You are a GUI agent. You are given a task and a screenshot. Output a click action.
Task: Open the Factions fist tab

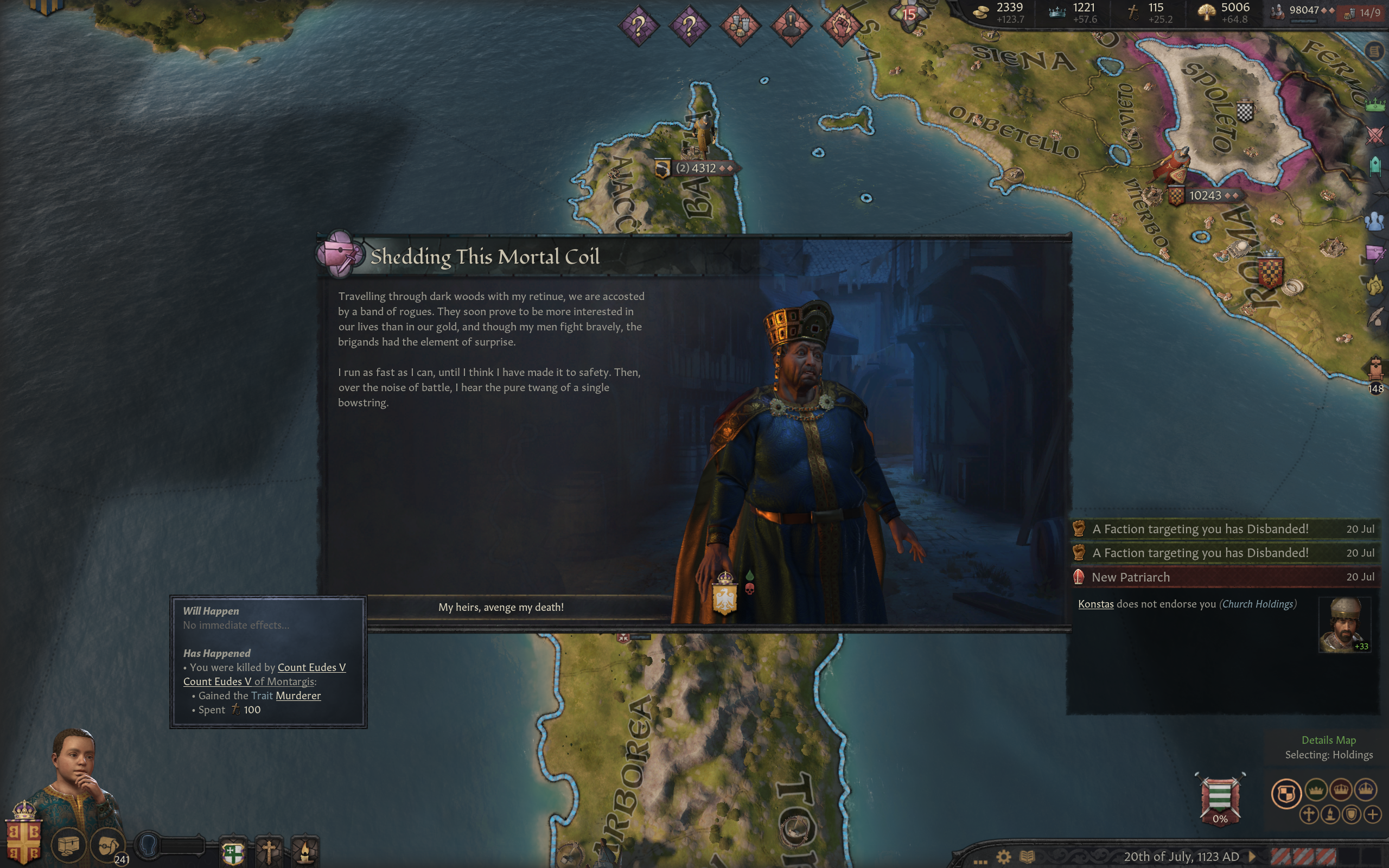(1375, 285)
